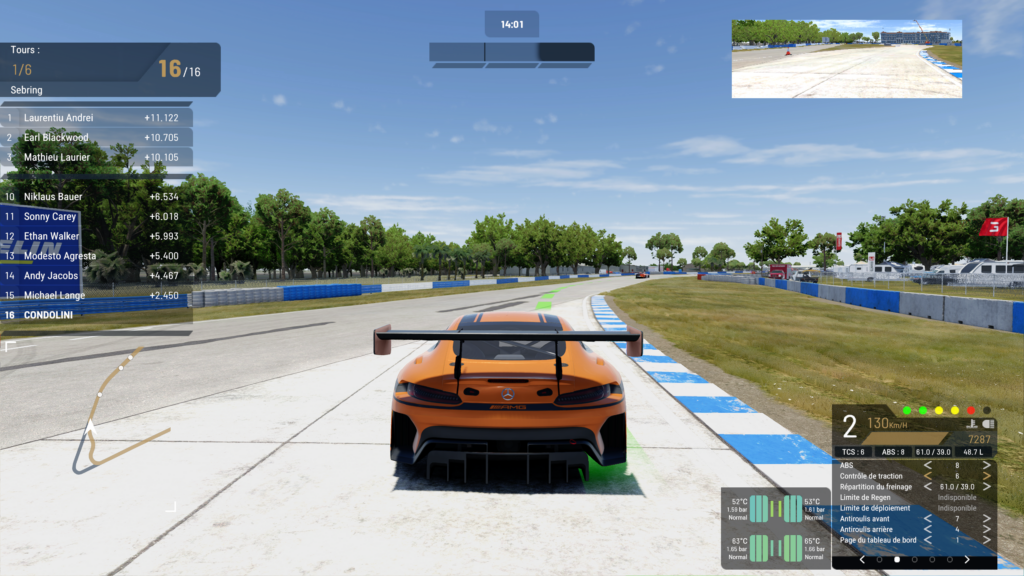Decrease Antiroulis arrière setting
Screen dimensions: 1024x576
pos(928,529)
